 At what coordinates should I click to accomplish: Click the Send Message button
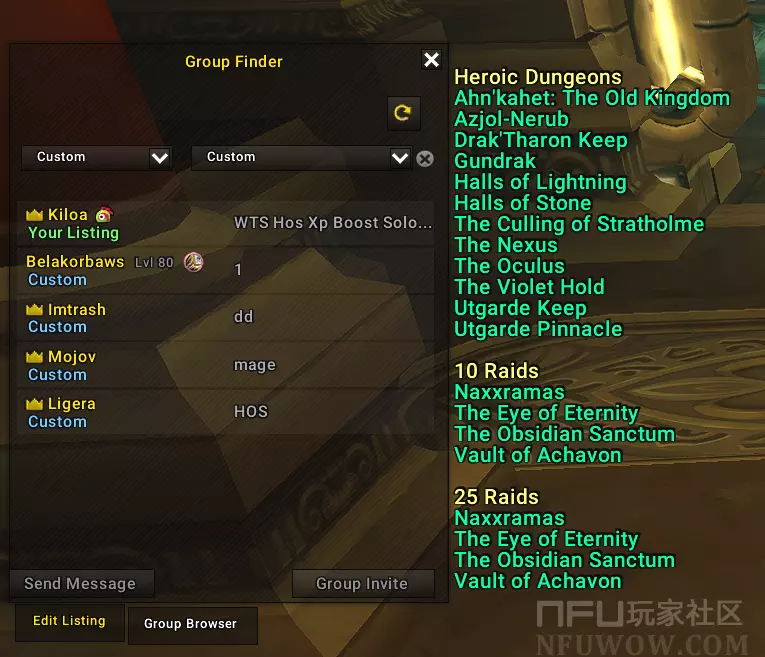coord(80,584)
